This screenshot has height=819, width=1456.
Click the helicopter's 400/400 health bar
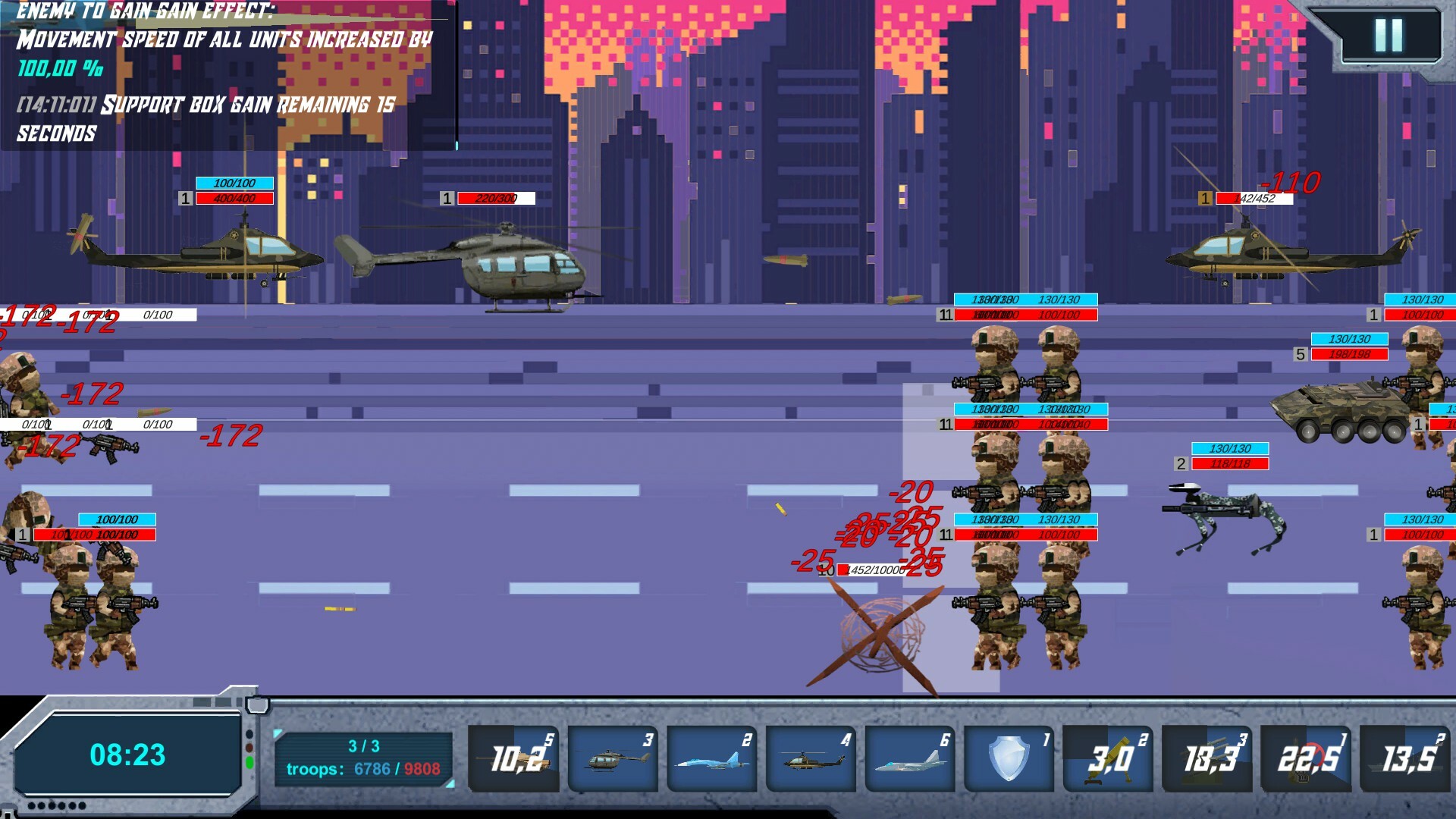[234, 198]
